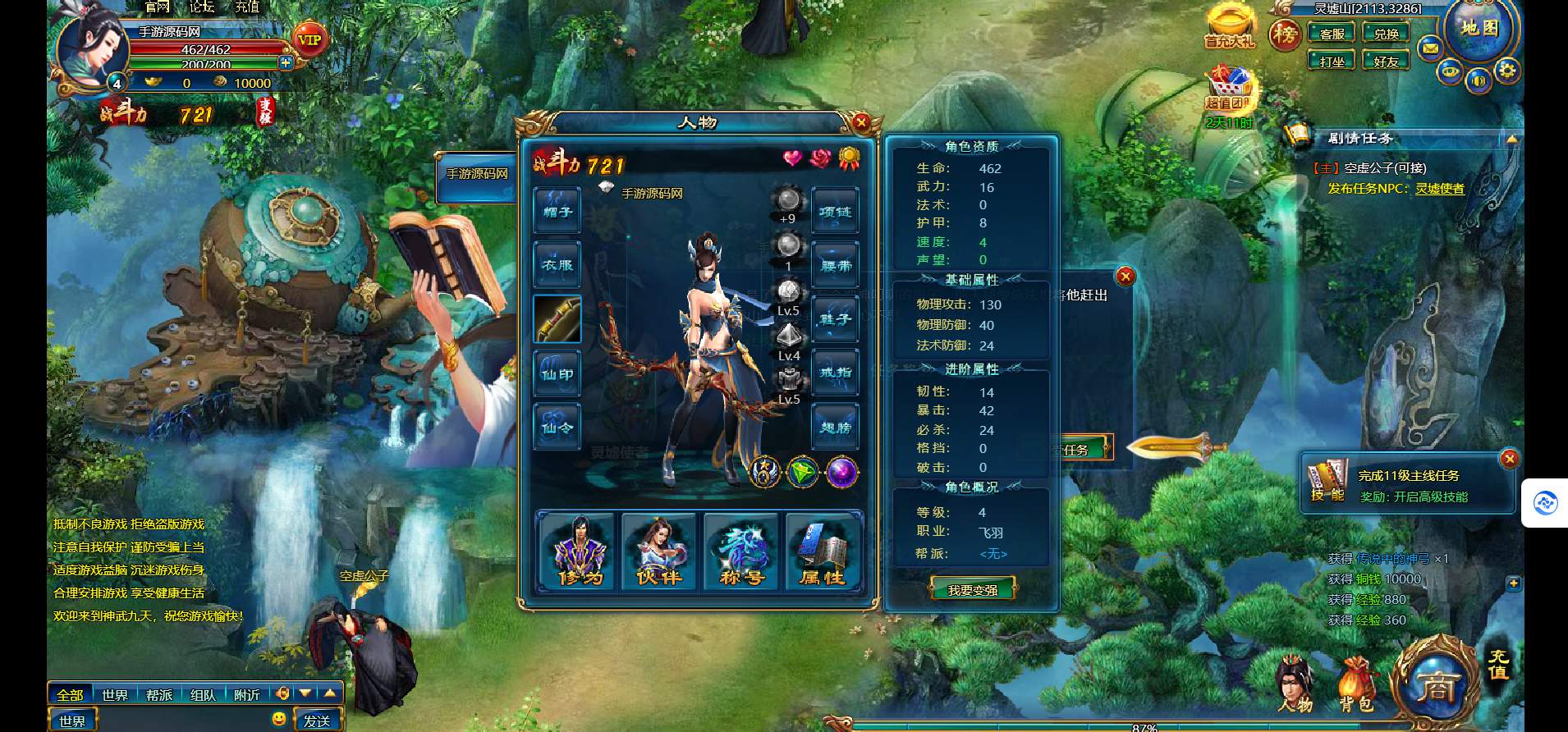Open the 地图 map globe

pos(1480,30)
